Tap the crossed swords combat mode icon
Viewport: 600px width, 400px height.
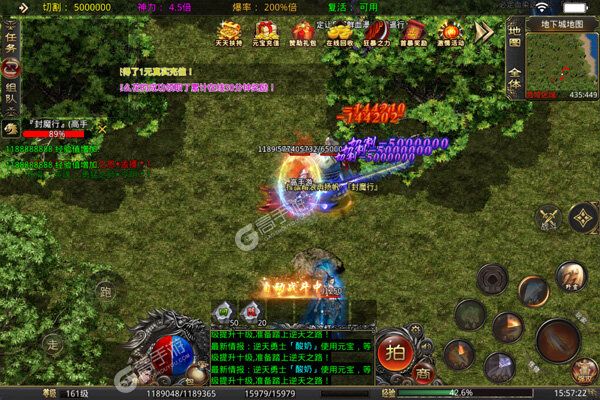click(546, 216)
